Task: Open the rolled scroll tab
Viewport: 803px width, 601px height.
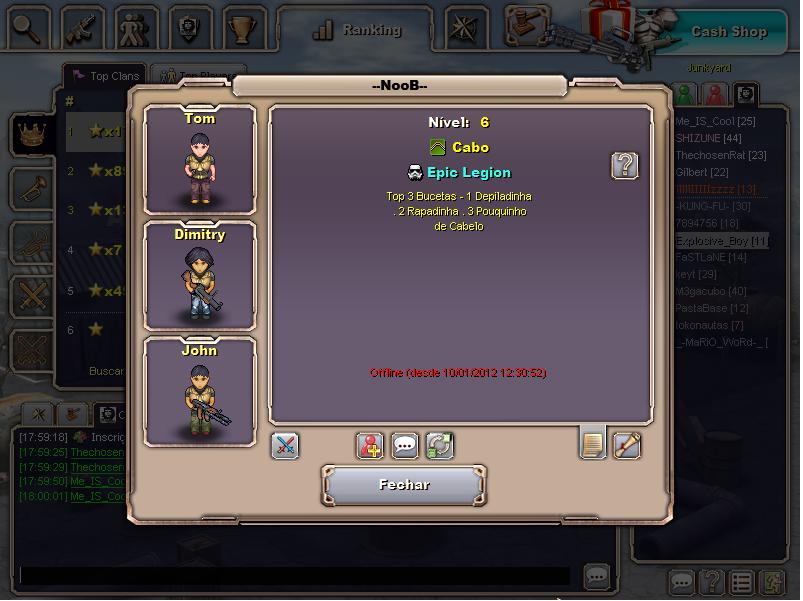Action: click(627, 445)
